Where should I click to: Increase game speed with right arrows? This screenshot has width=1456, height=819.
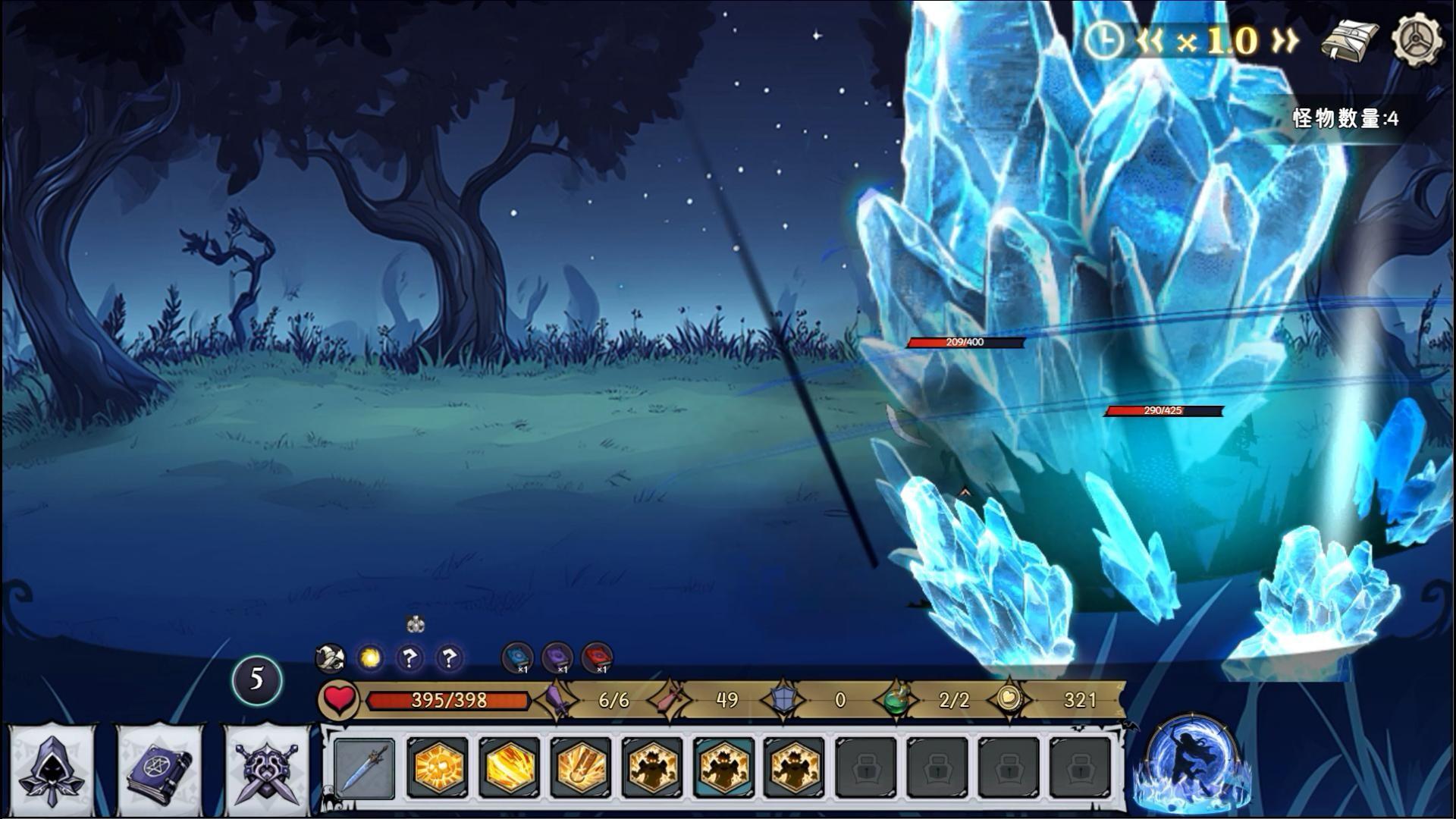pyautogui.click(x=1284, y=41)
